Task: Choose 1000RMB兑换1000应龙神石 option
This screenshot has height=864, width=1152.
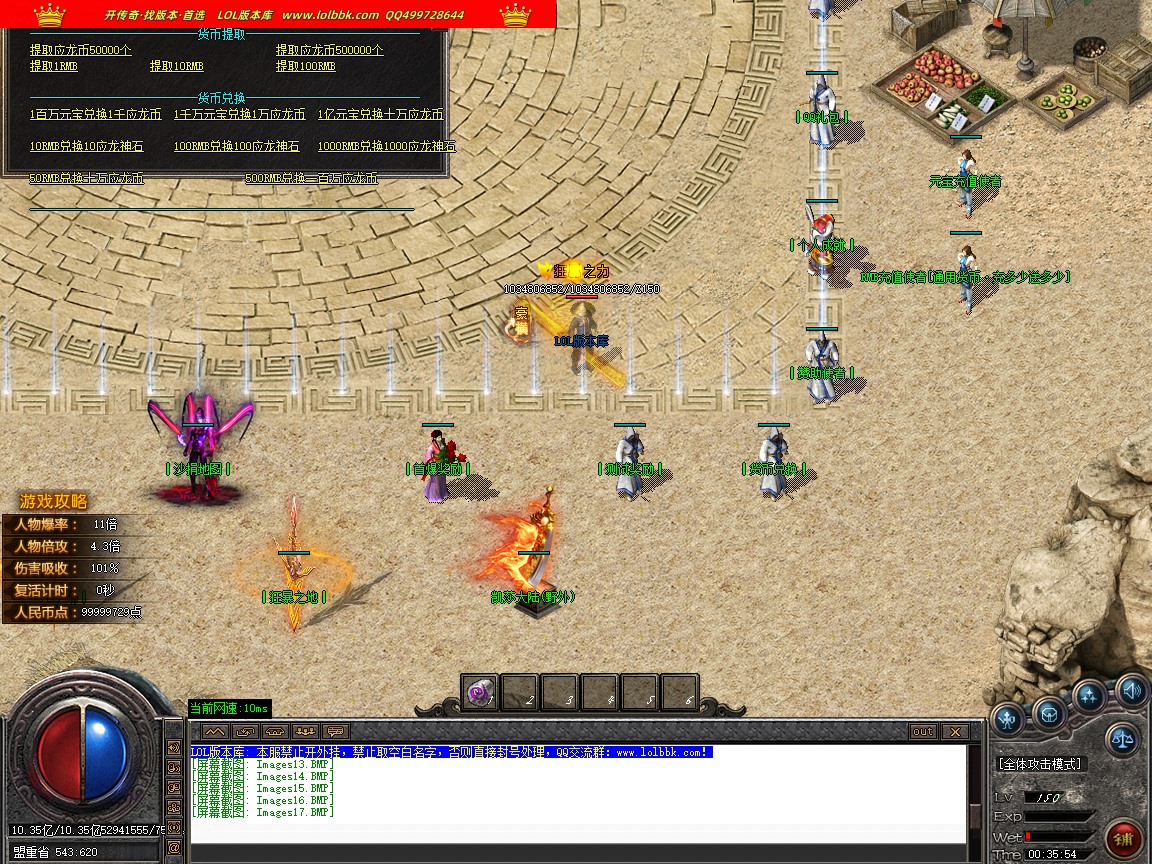Action: [x=386, y=146]
